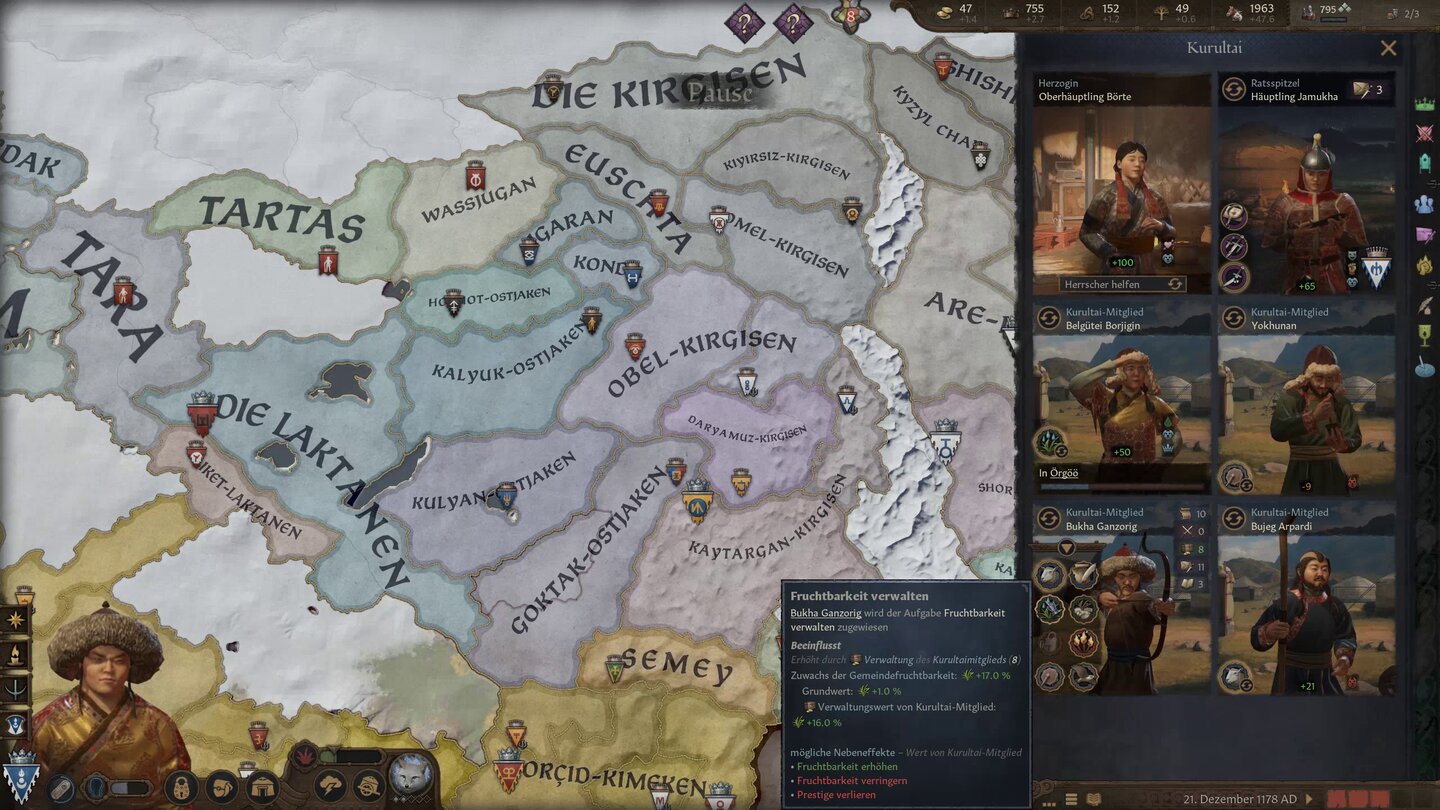The height and width of the screenshot is (810, 1440).
Task: Open the court panel group icon
Action: pos(1424,203)
